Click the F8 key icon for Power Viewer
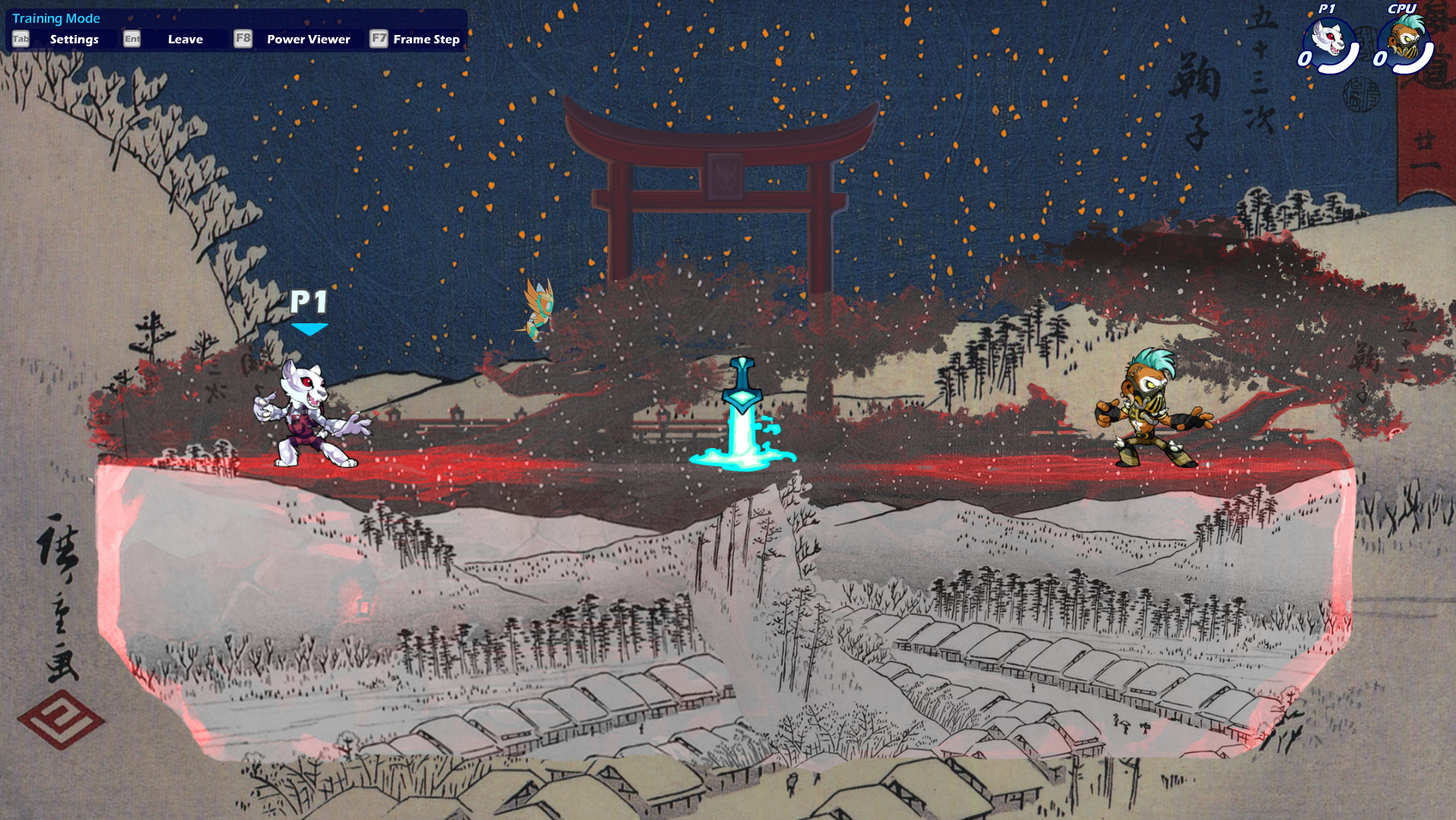 (x=243, y=38)
